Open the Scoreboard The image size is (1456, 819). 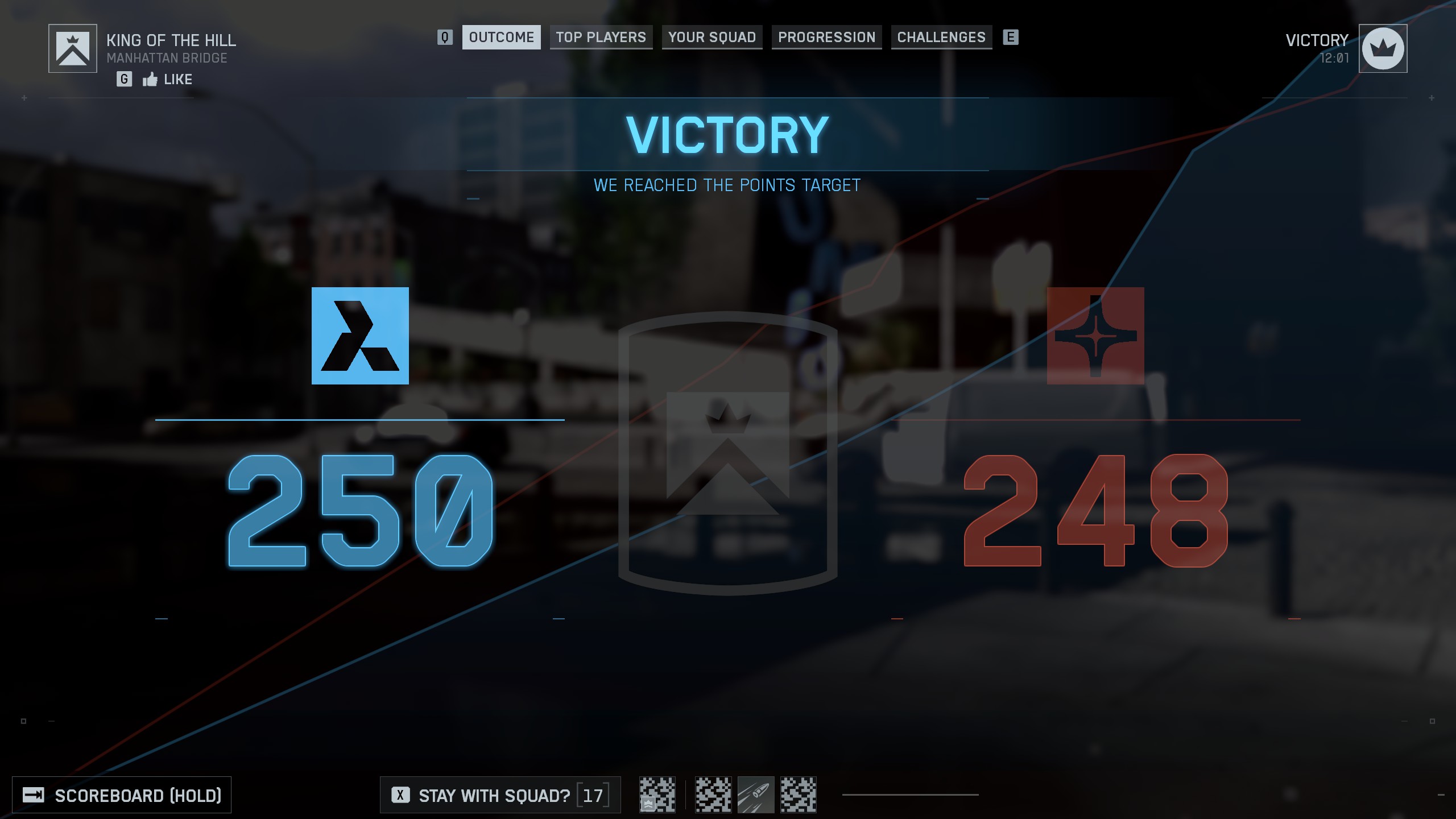point(122,795)
